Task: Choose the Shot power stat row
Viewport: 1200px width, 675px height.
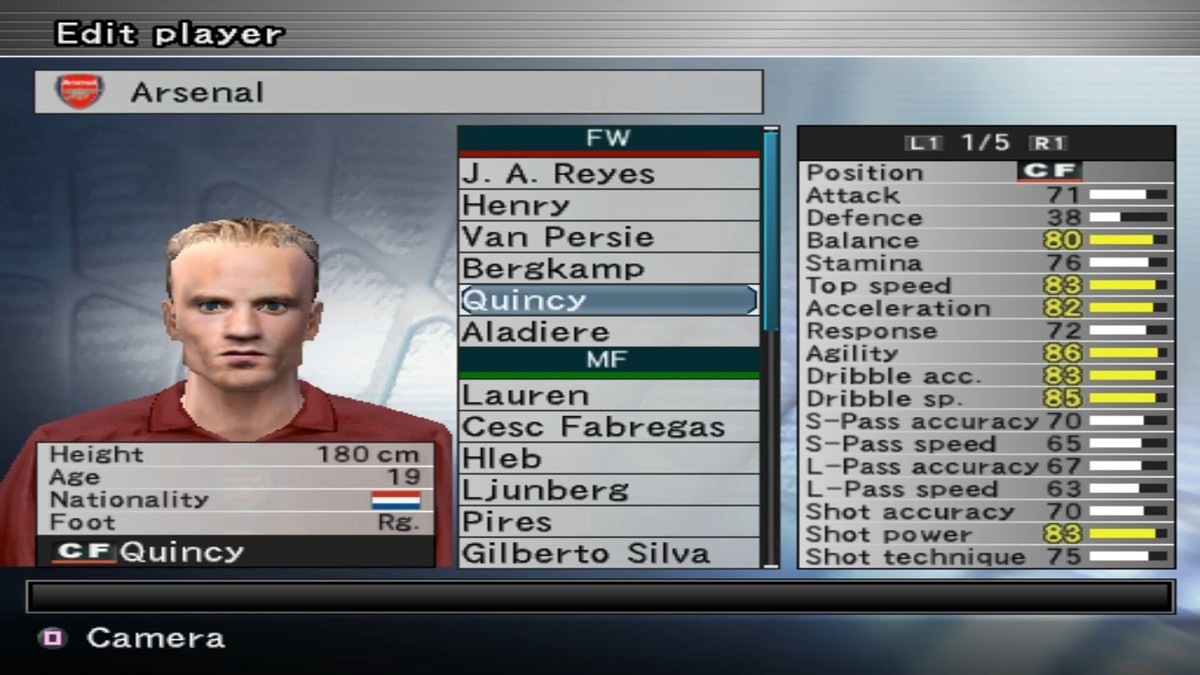Action: click(x=986, y=534)
